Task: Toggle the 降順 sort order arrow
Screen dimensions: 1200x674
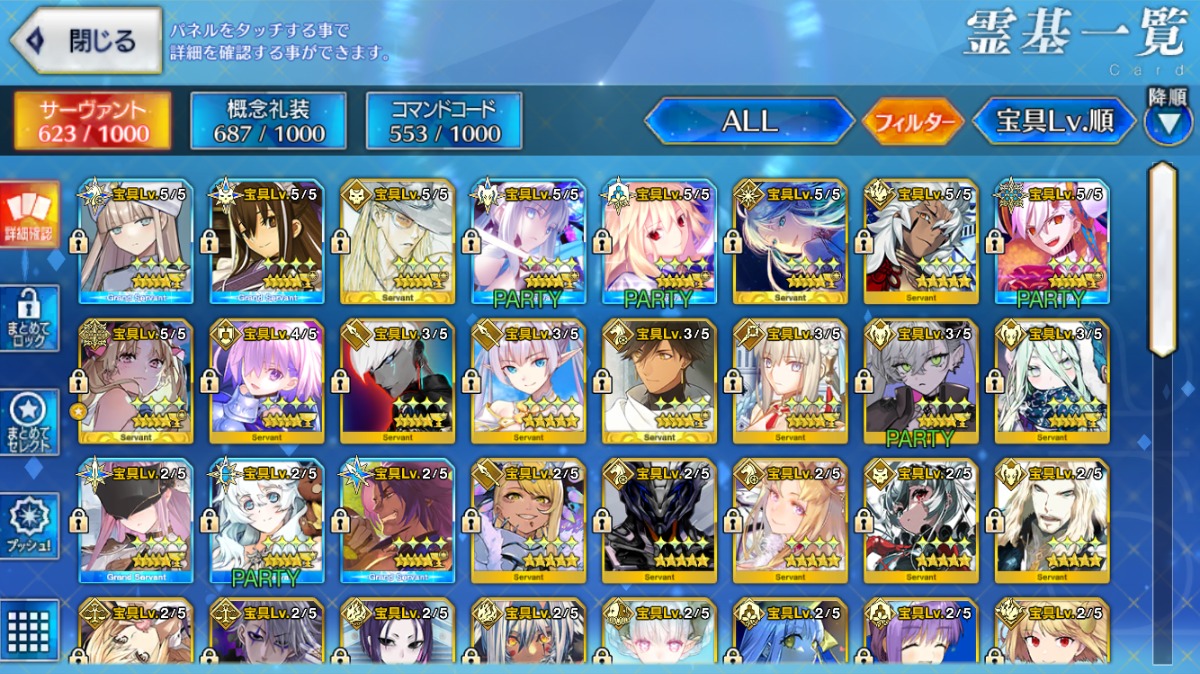Action: click(1167, 120)
